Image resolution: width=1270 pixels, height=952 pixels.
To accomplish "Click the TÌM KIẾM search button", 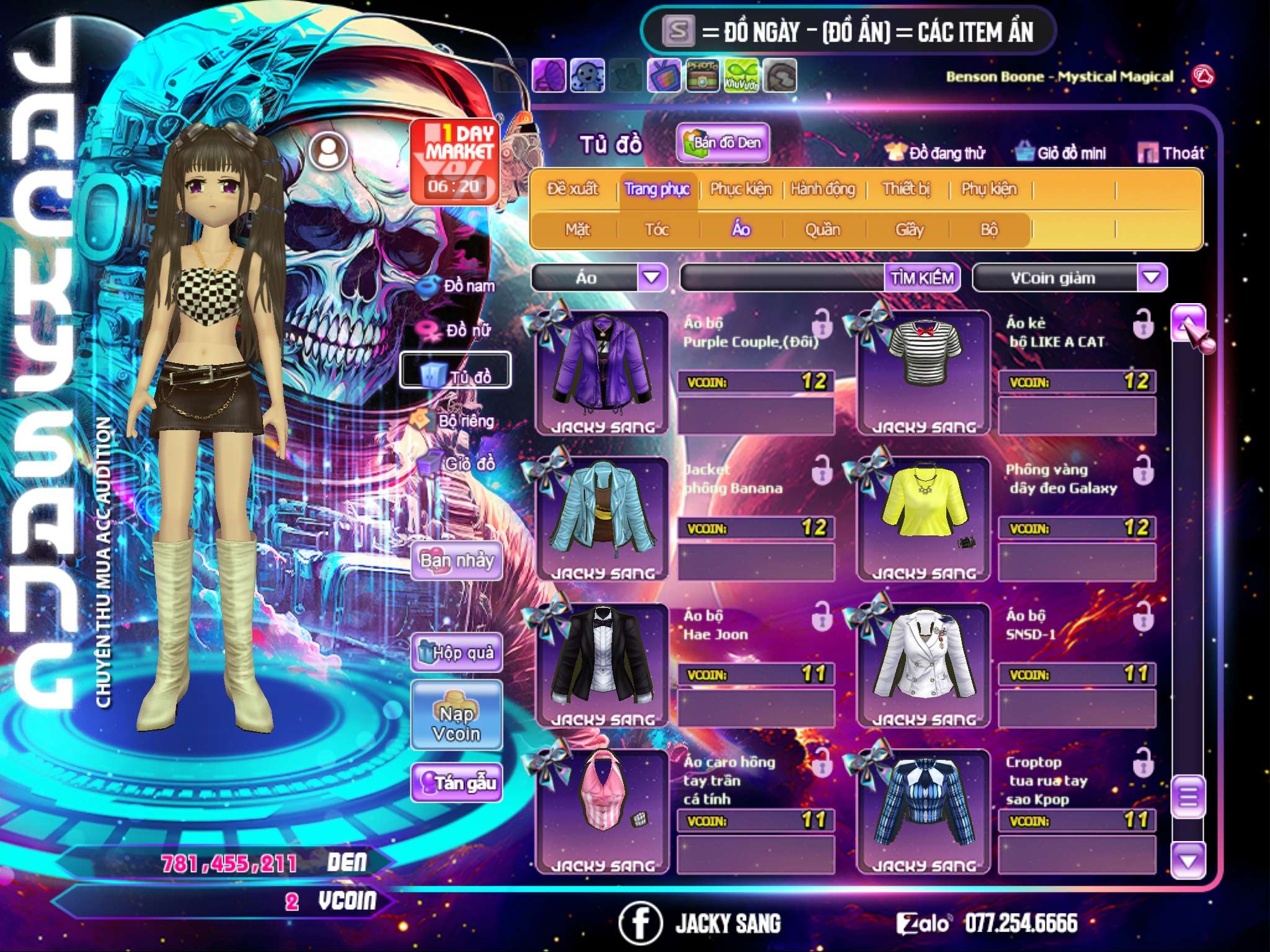I will tap(922, 278).
